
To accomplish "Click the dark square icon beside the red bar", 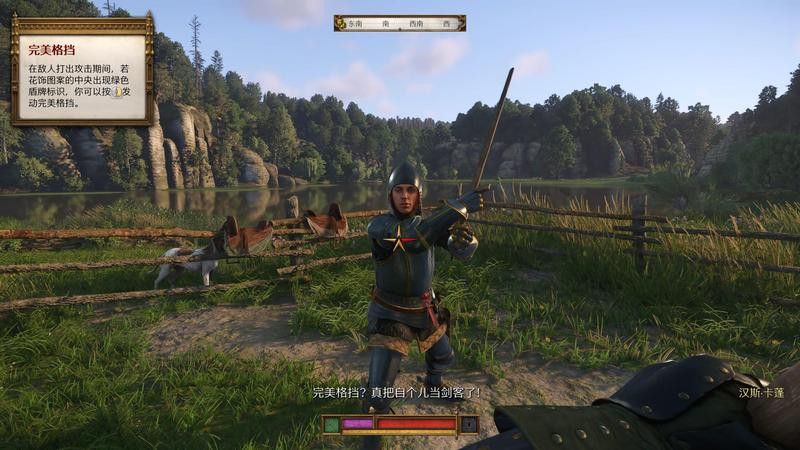I will tap(469, 424).
